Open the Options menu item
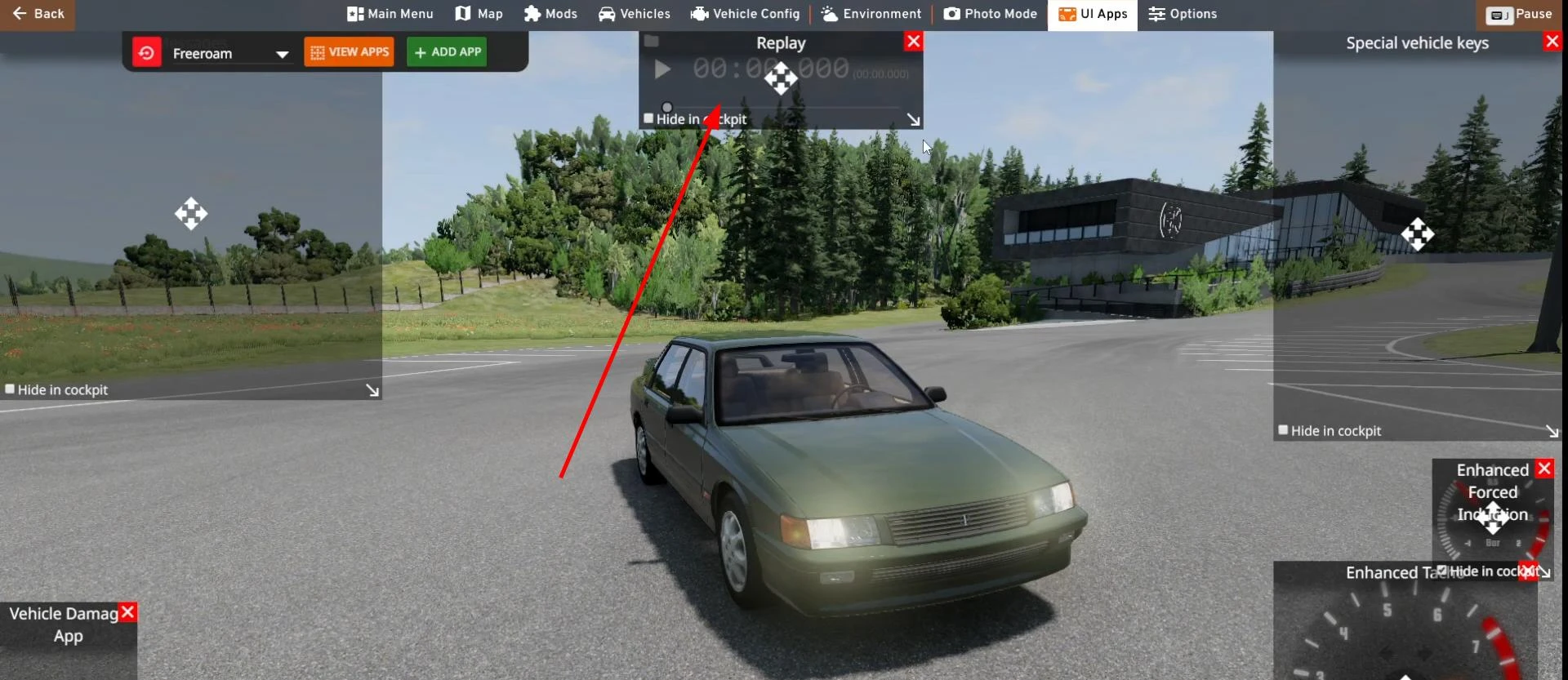This screenshot has width=1568, height=680. [1182, 14]
